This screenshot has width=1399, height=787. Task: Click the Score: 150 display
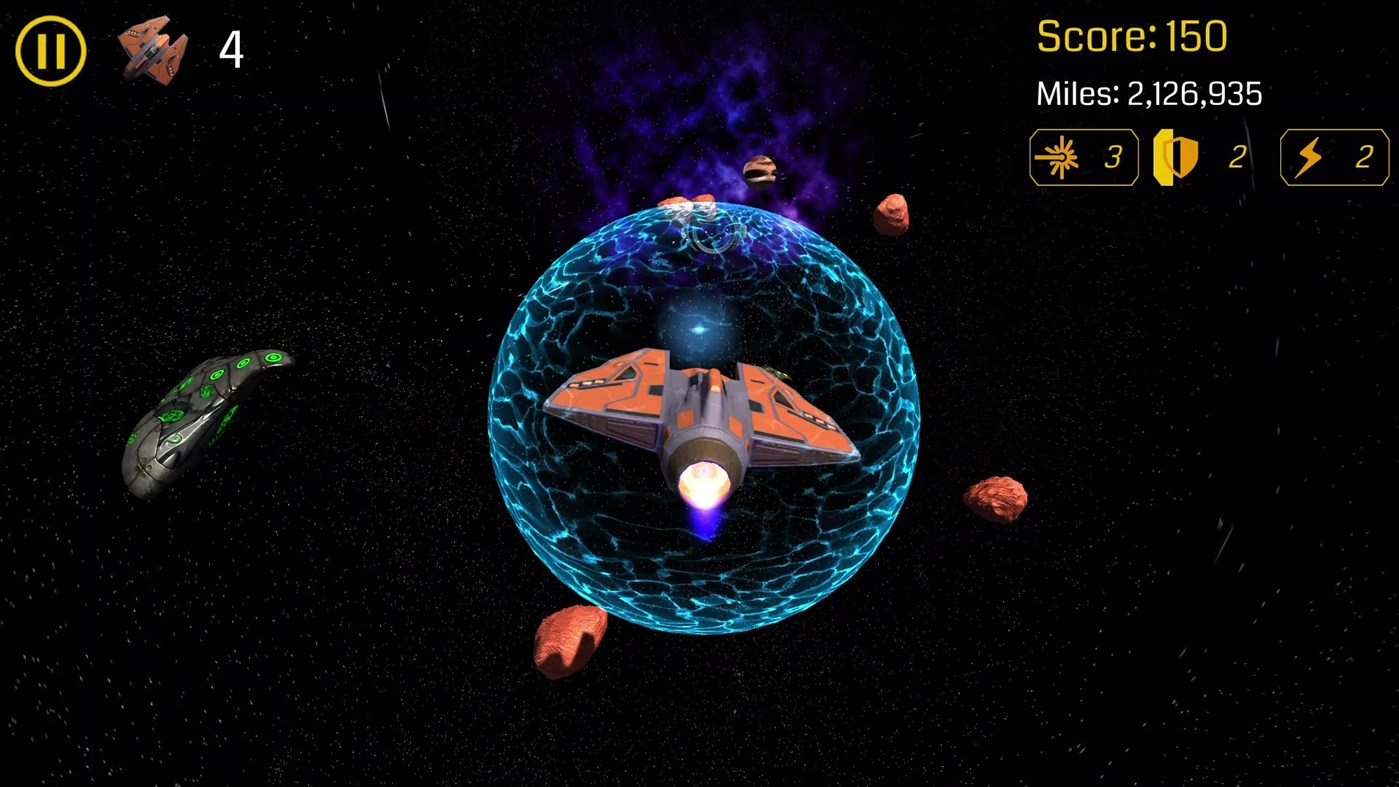pos(1130,36)
